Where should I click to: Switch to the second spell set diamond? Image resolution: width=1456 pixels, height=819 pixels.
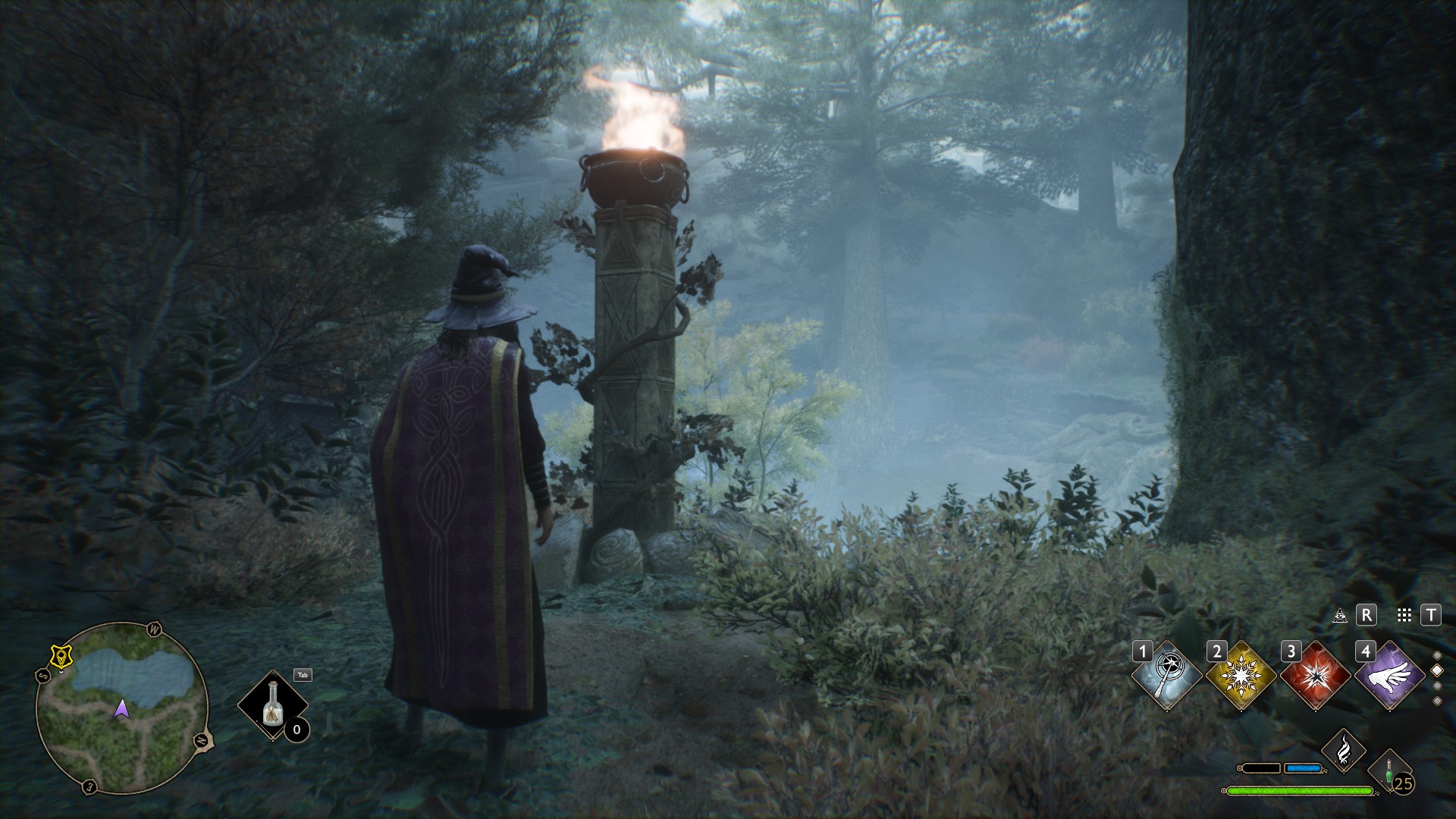[1436, 670]
